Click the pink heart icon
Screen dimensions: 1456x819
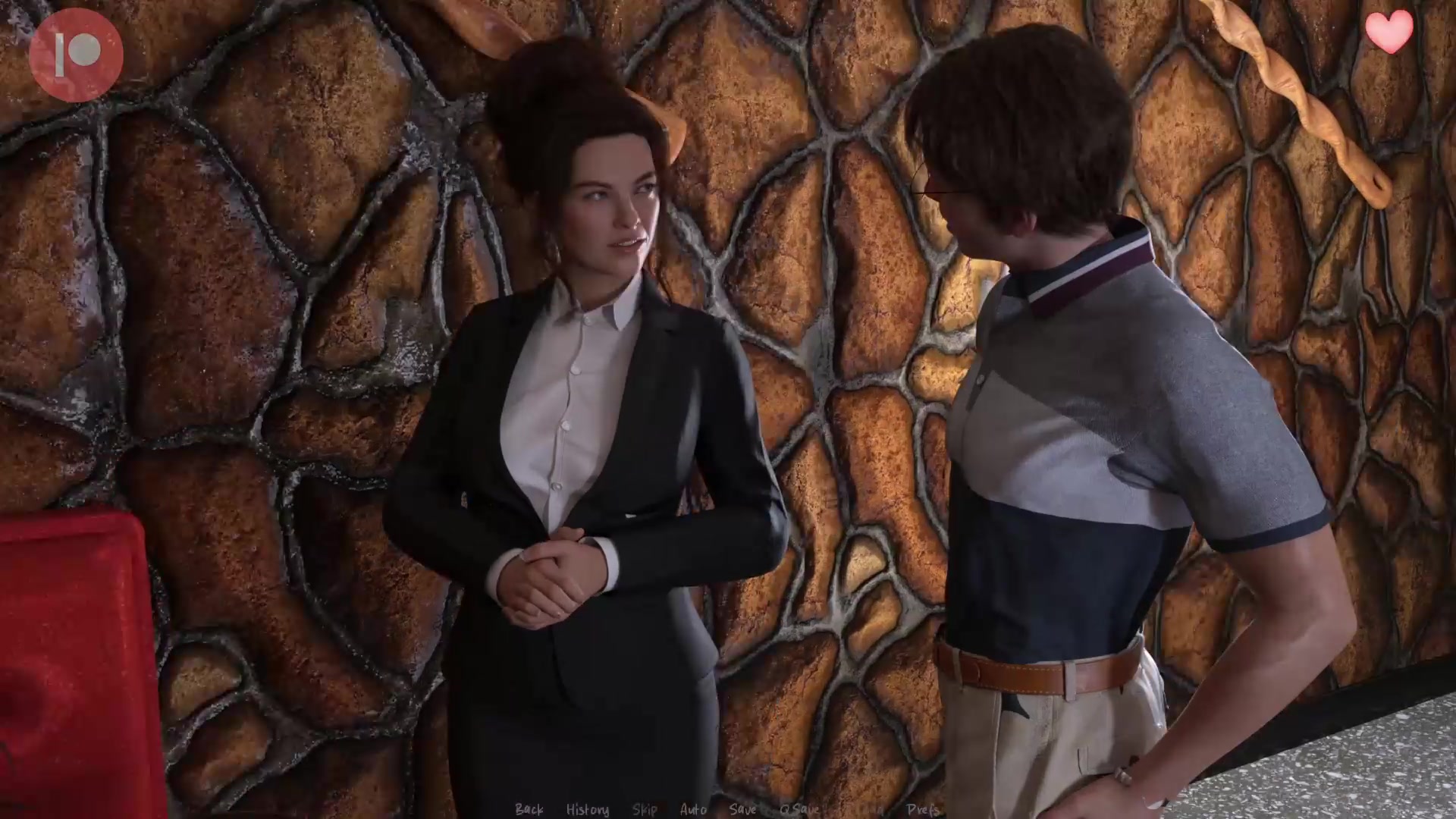1389,33
